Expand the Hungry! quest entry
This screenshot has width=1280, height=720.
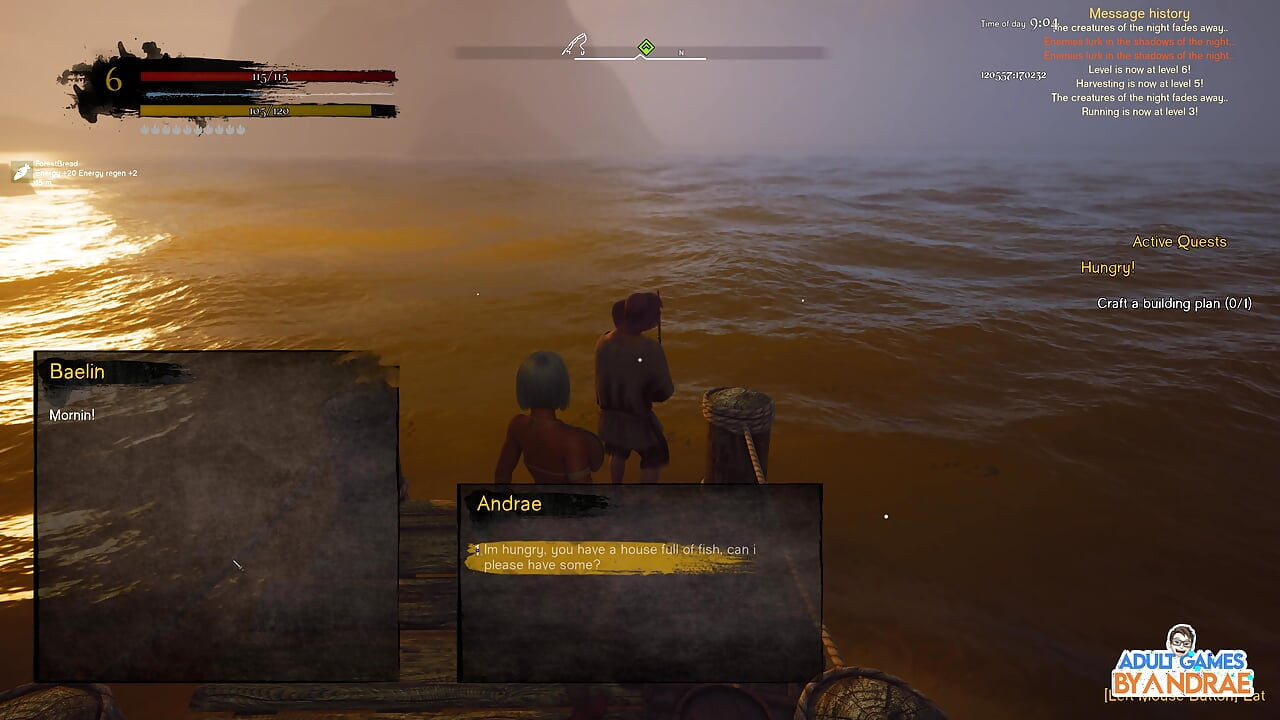pyautogui.click(x=1106, y=267)
